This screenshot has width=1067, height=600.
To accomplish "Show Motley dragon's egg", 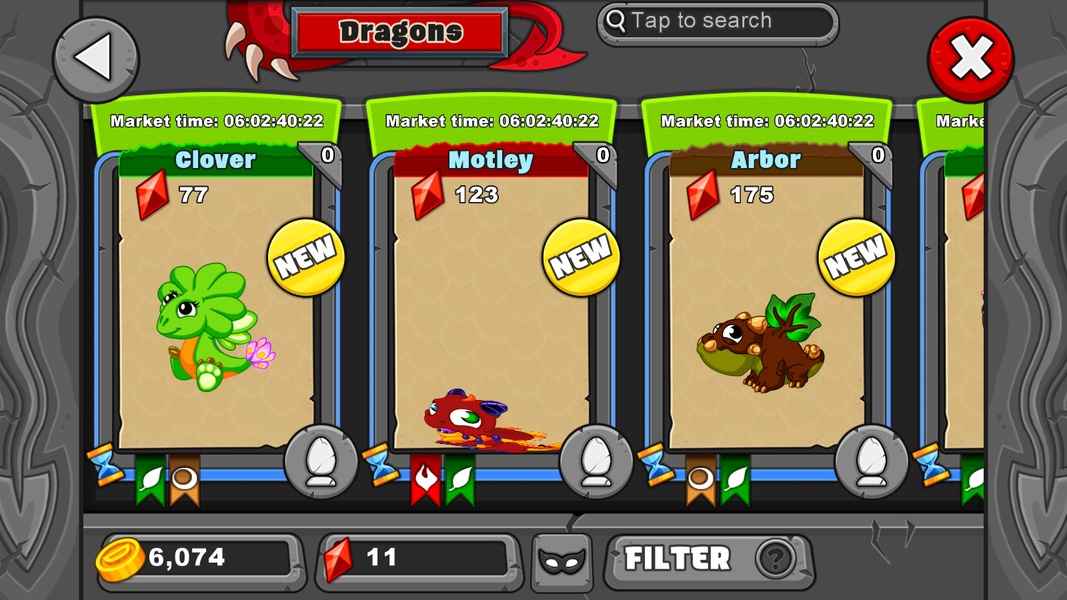I will click(x=596, y=462).
